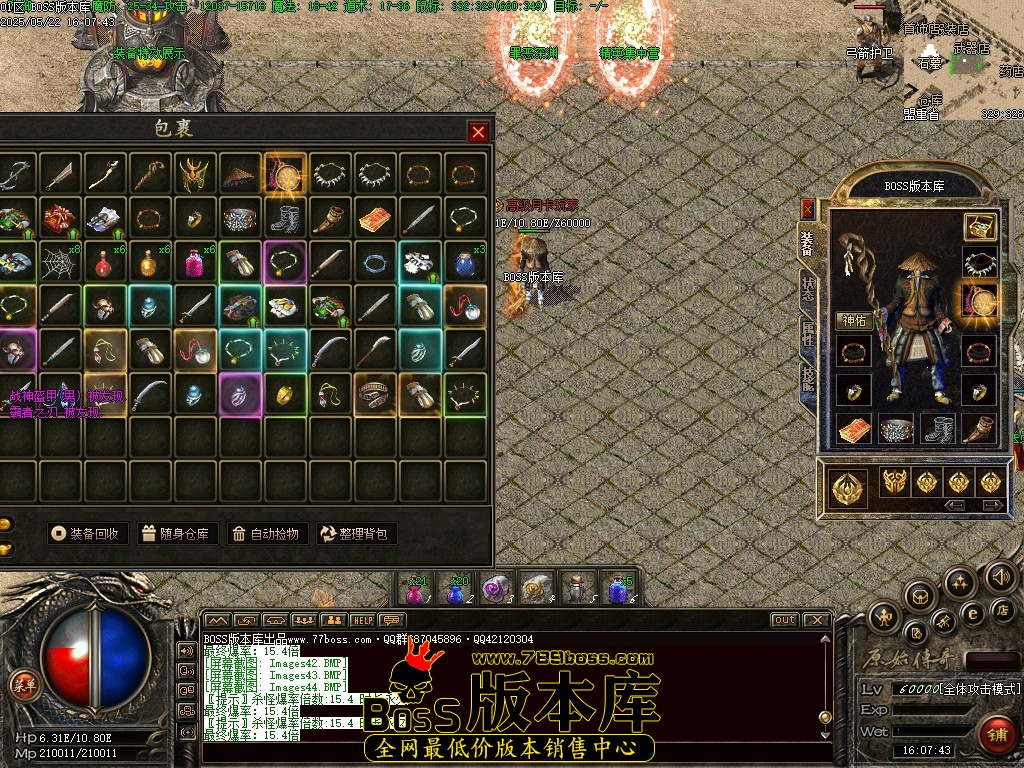Close the character equipment panel
1024x768 pixels.
coord(807,209)
